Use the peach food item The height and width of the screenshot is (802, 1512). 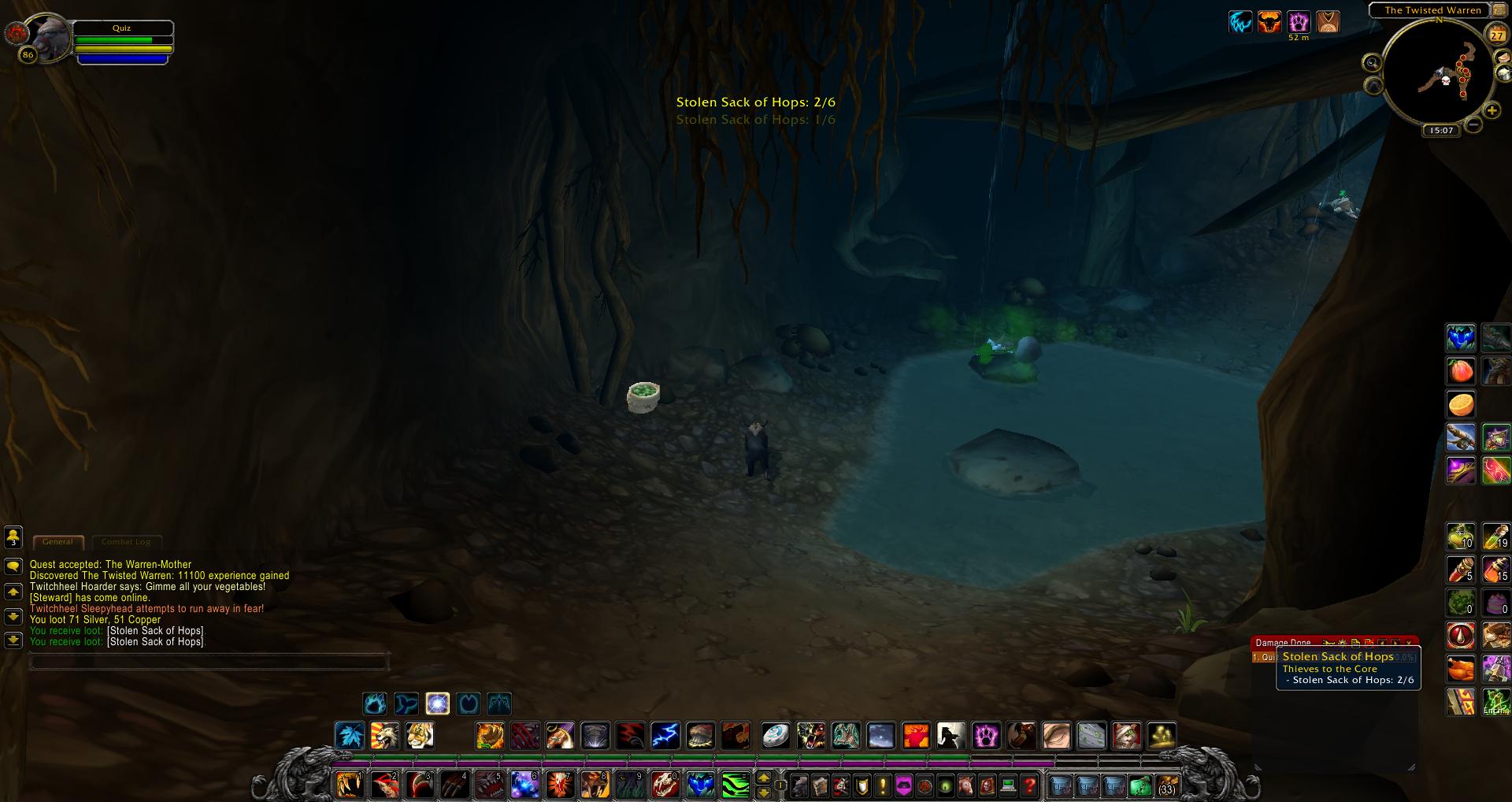point(1461,370)
